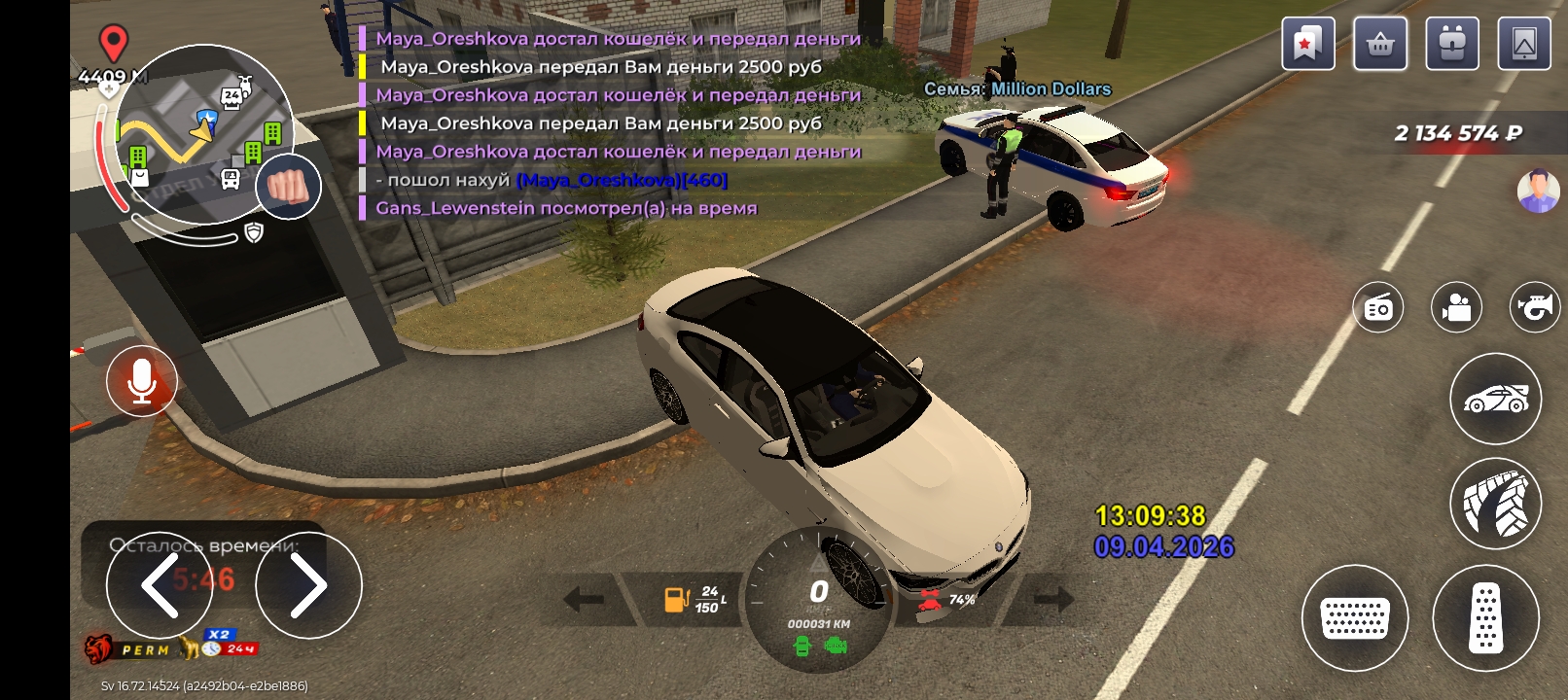Image resolution: width=1568 pixels, height=700 pixels.
Task: Turn on the car radio
Action: 1378,308
